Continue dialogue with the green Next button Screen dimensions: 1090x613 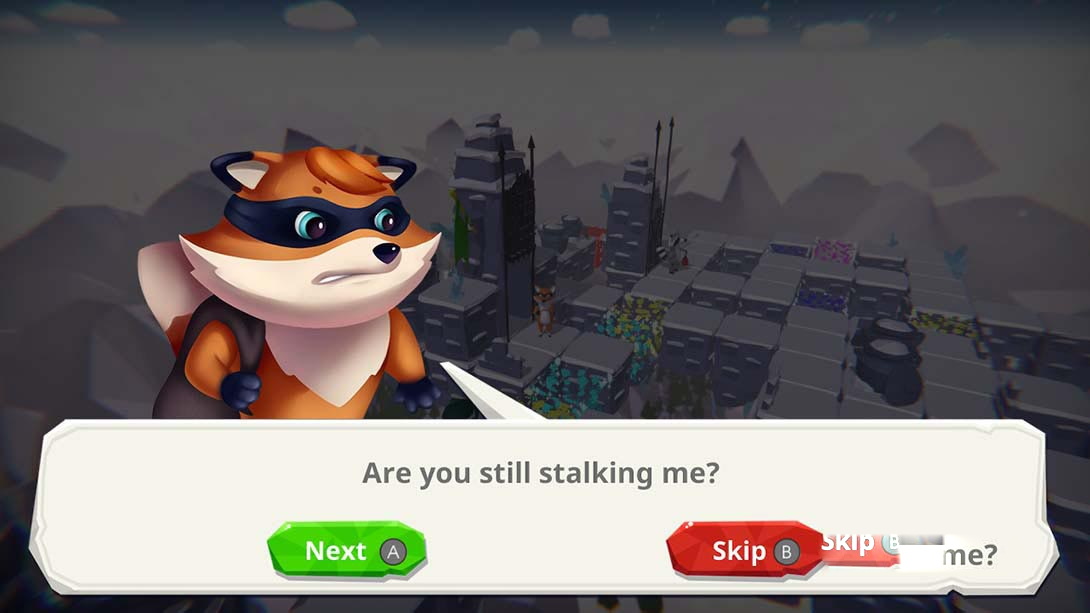(x=347, y=551)
